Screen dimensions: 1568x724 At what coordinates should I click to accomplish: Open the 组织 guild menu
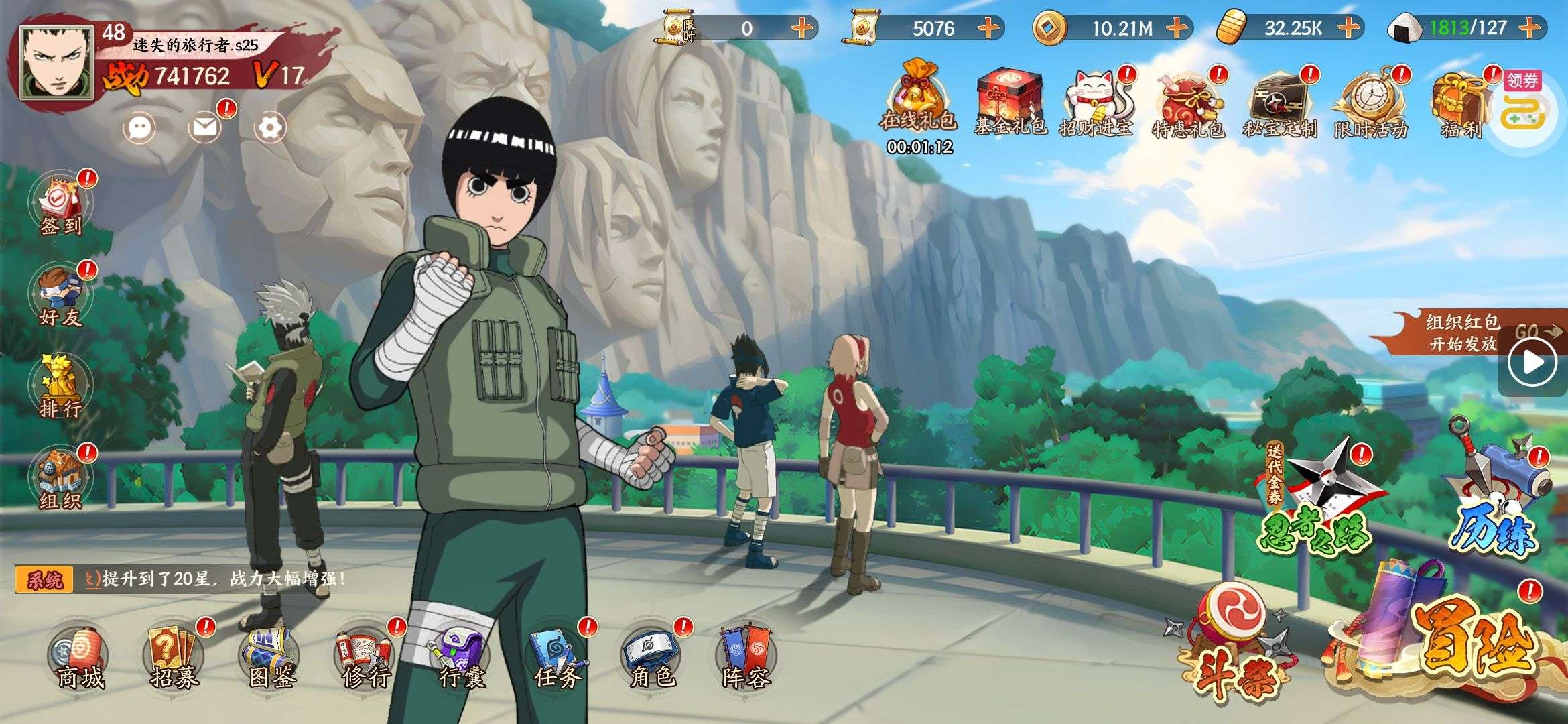click(x=61, y=478)
